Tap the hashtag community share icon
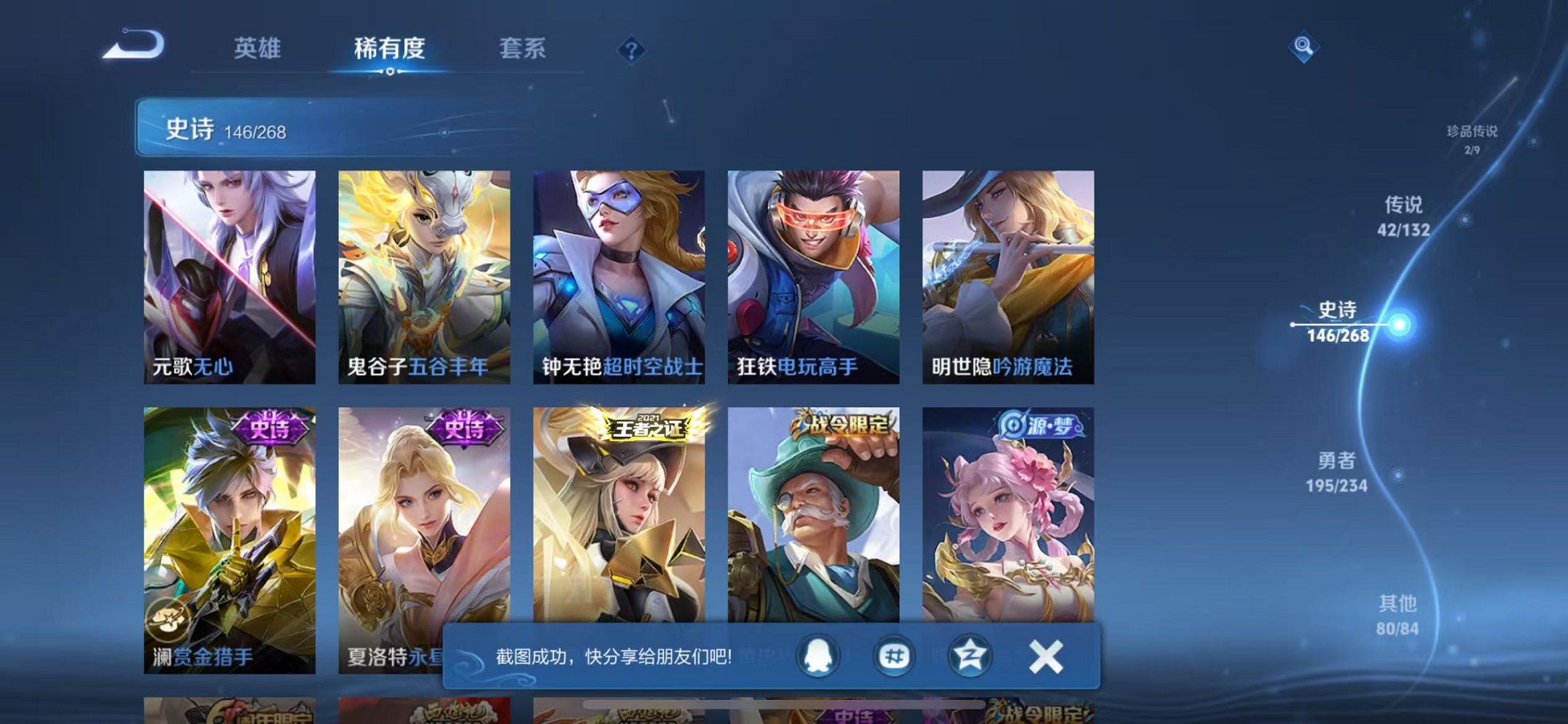Image resolution: width=1568 pixels, height=724 pixels. click(896, 654)
